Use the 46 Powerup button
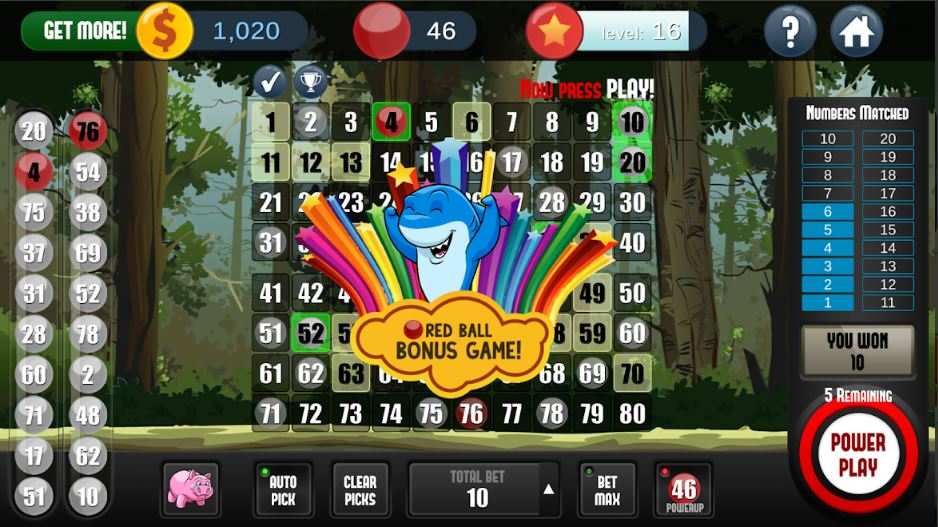This screenshot has width=938, height=527. point(683,490)
